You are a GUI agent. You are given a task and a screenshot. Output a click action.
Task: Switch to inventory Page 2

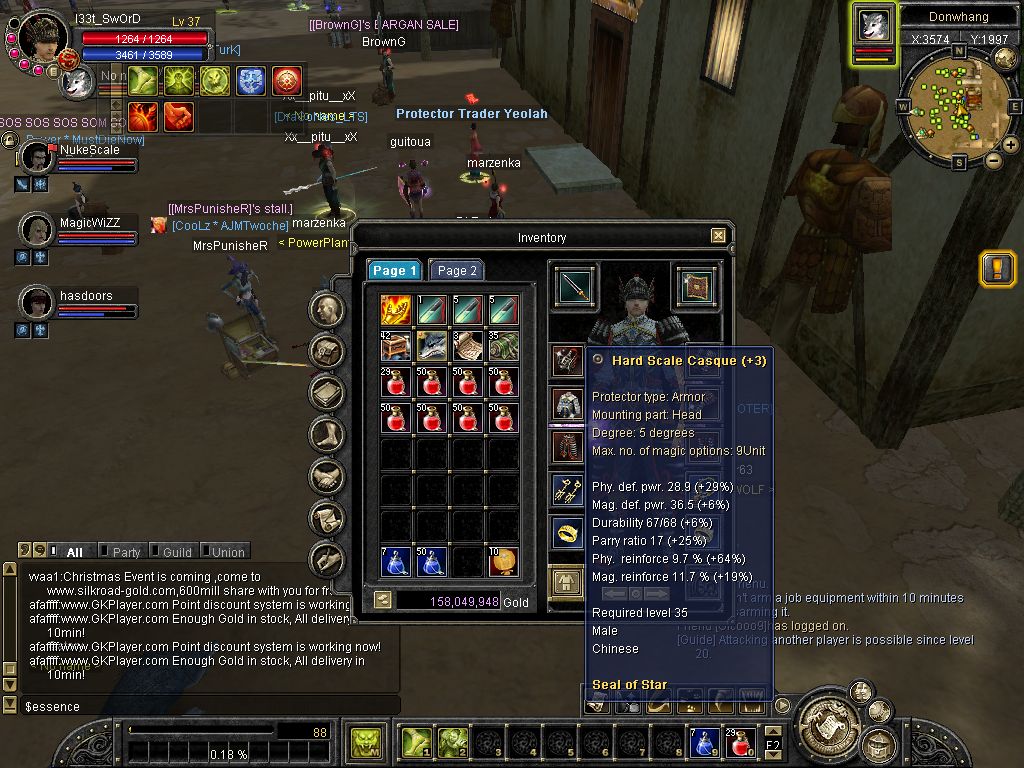pos(456,270)
